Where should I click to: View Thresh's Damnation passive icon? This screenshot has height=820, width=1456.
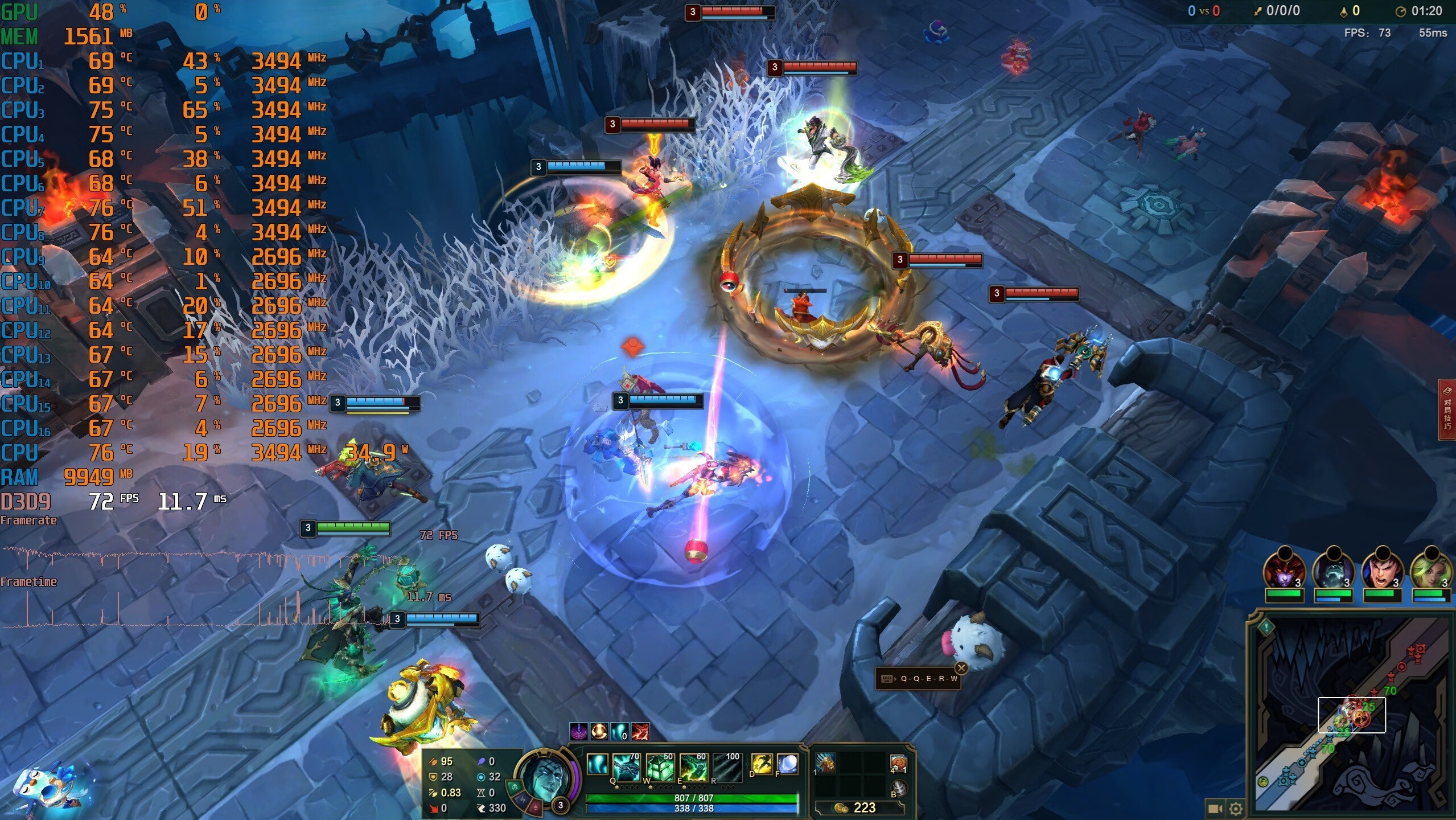point(597,765)
